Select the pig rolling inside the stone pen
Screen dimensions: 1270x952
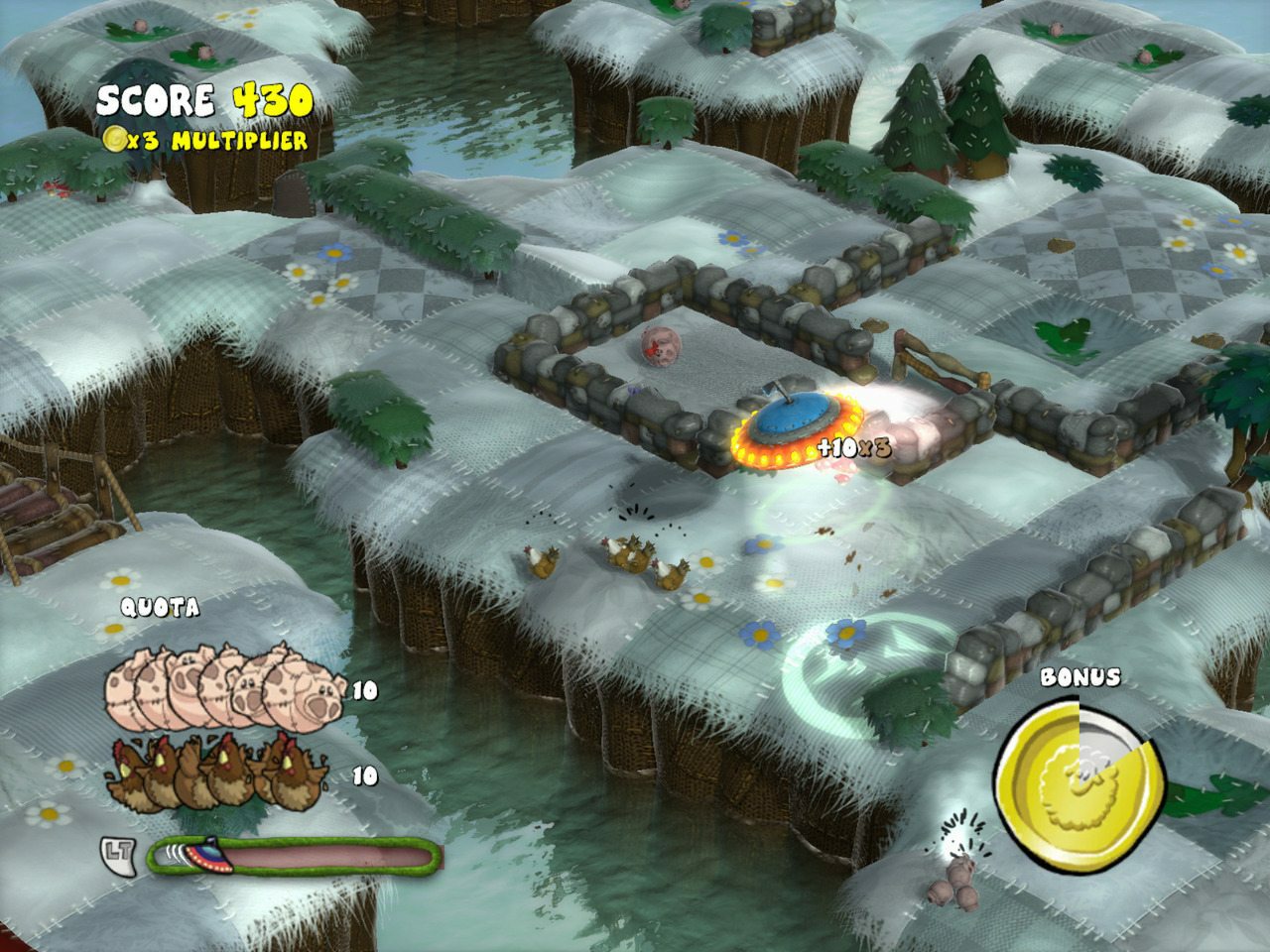point(660,347)
